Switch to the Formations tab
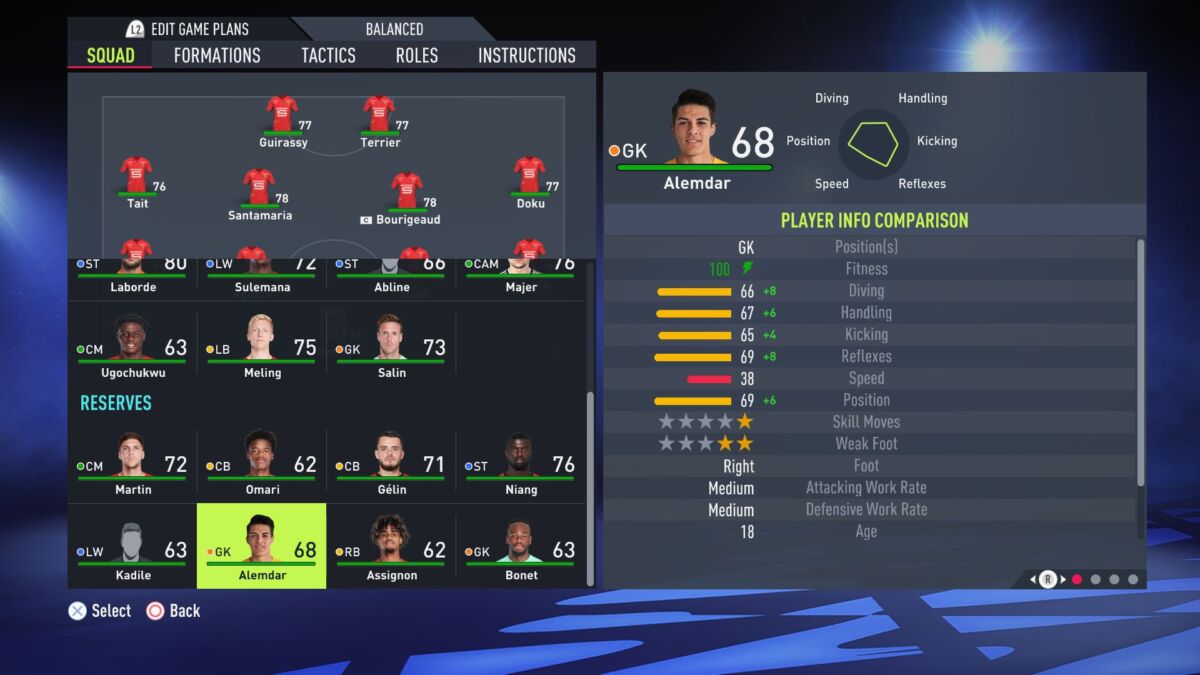The height and width of the screenshot is (675, 1200). coord(217,55)
